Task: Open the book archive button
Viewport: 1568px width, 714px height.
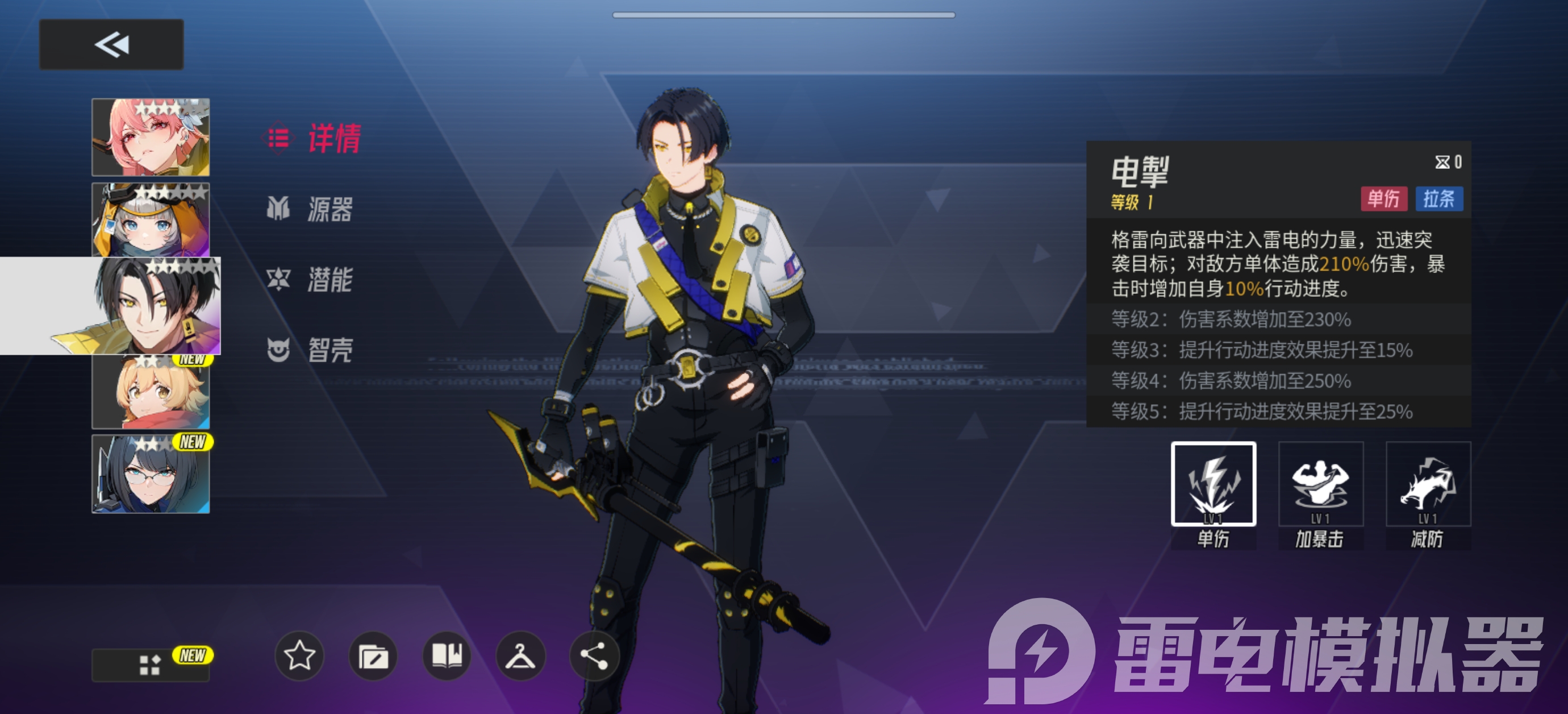Action: click(x=447, y=656)
